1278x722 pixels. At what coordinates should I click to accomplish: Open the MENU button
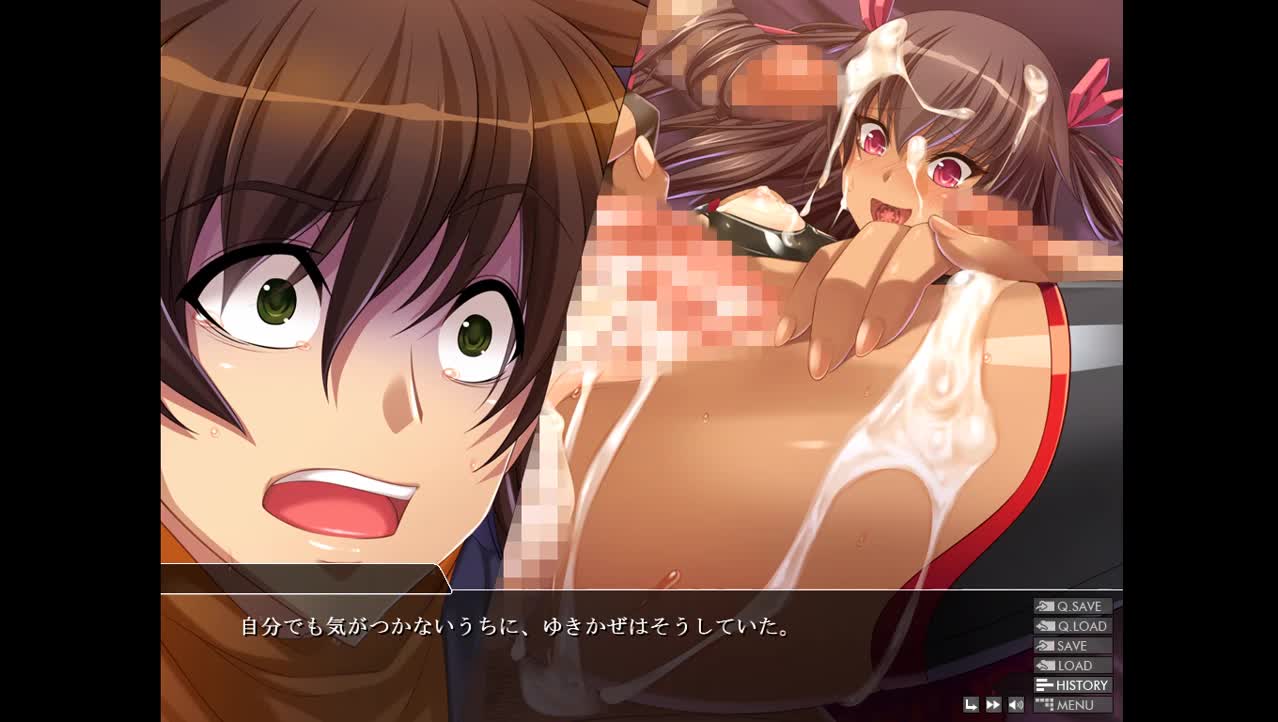point(1072,705)
